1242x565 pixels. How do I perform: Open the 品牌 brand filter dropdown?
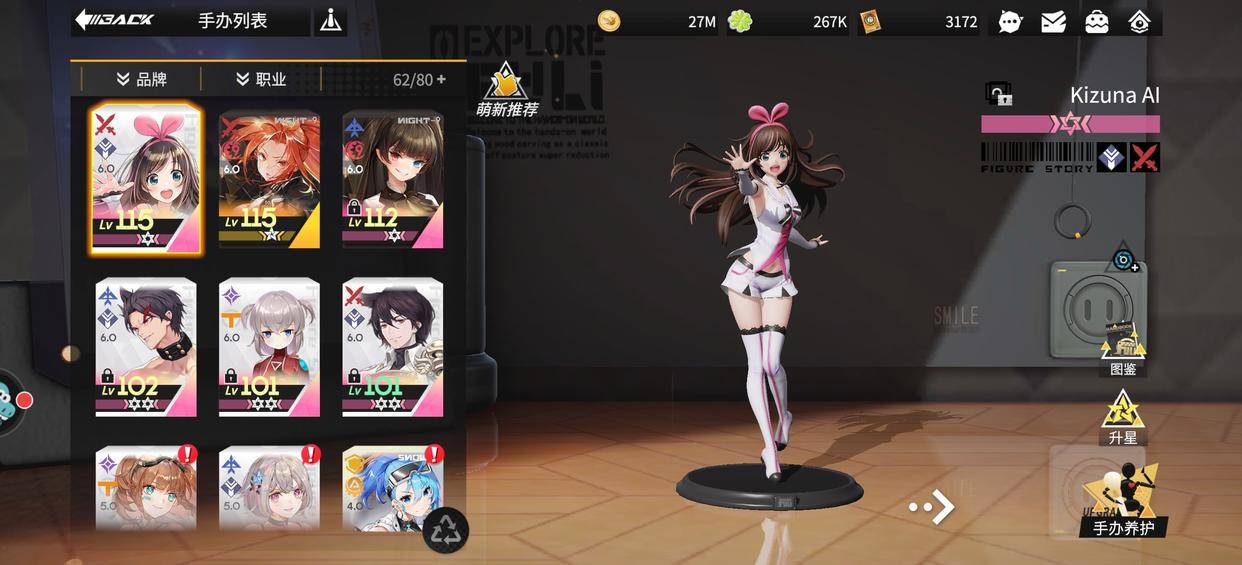(x=141, y=79)
